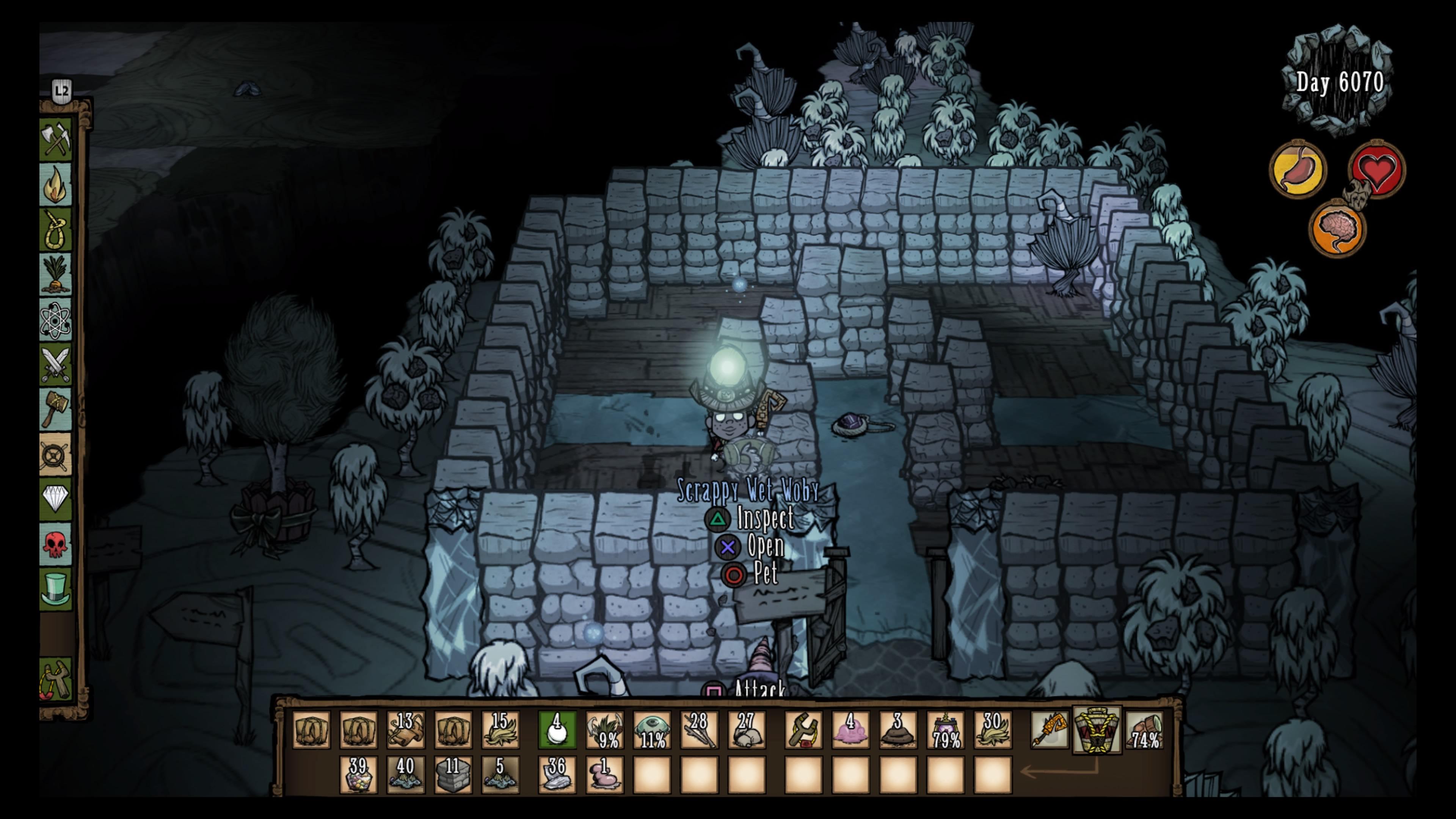Select the snowball stack of 4

557,730
